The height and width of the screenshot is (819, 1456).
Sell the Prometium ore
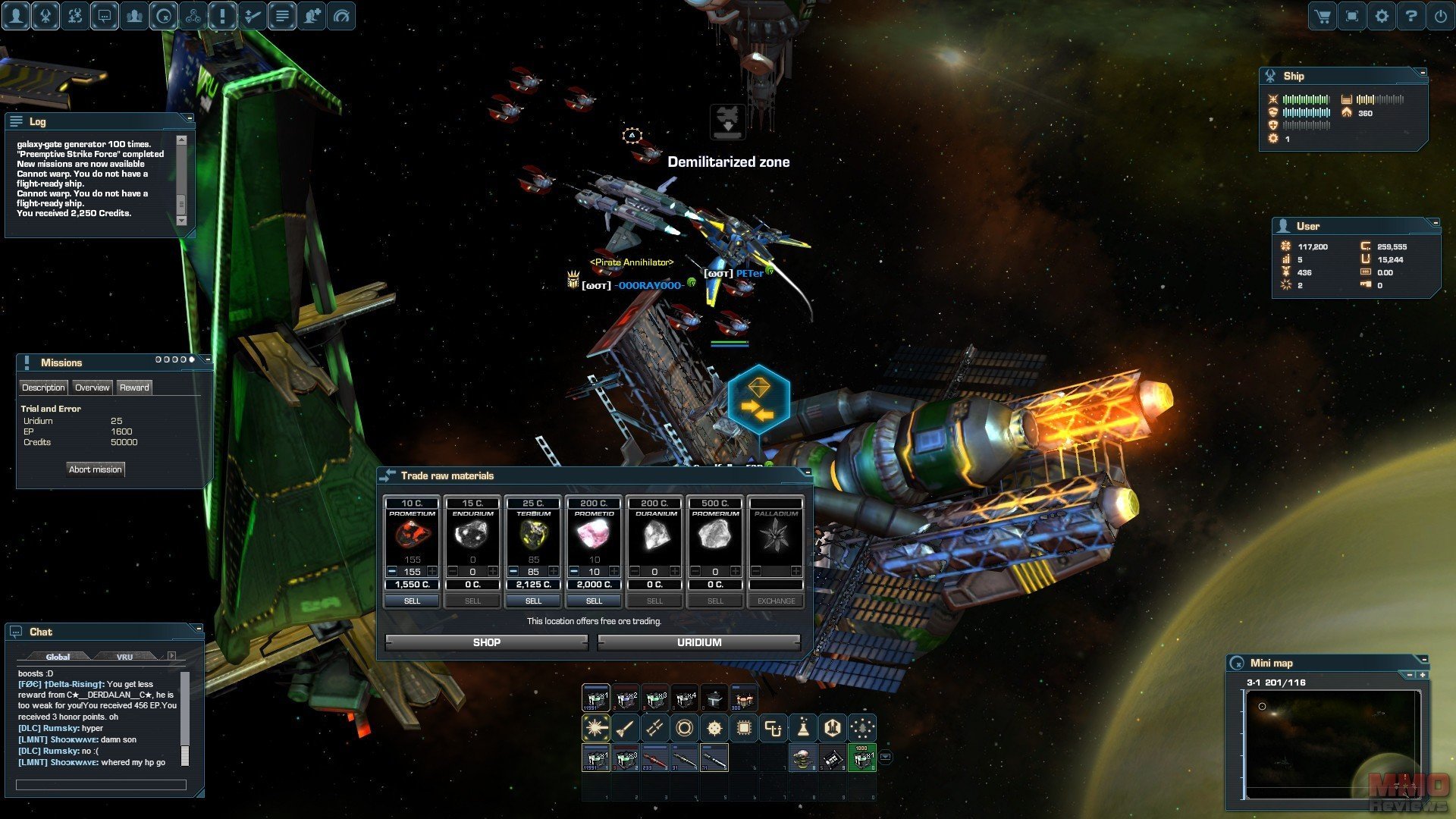412,601
